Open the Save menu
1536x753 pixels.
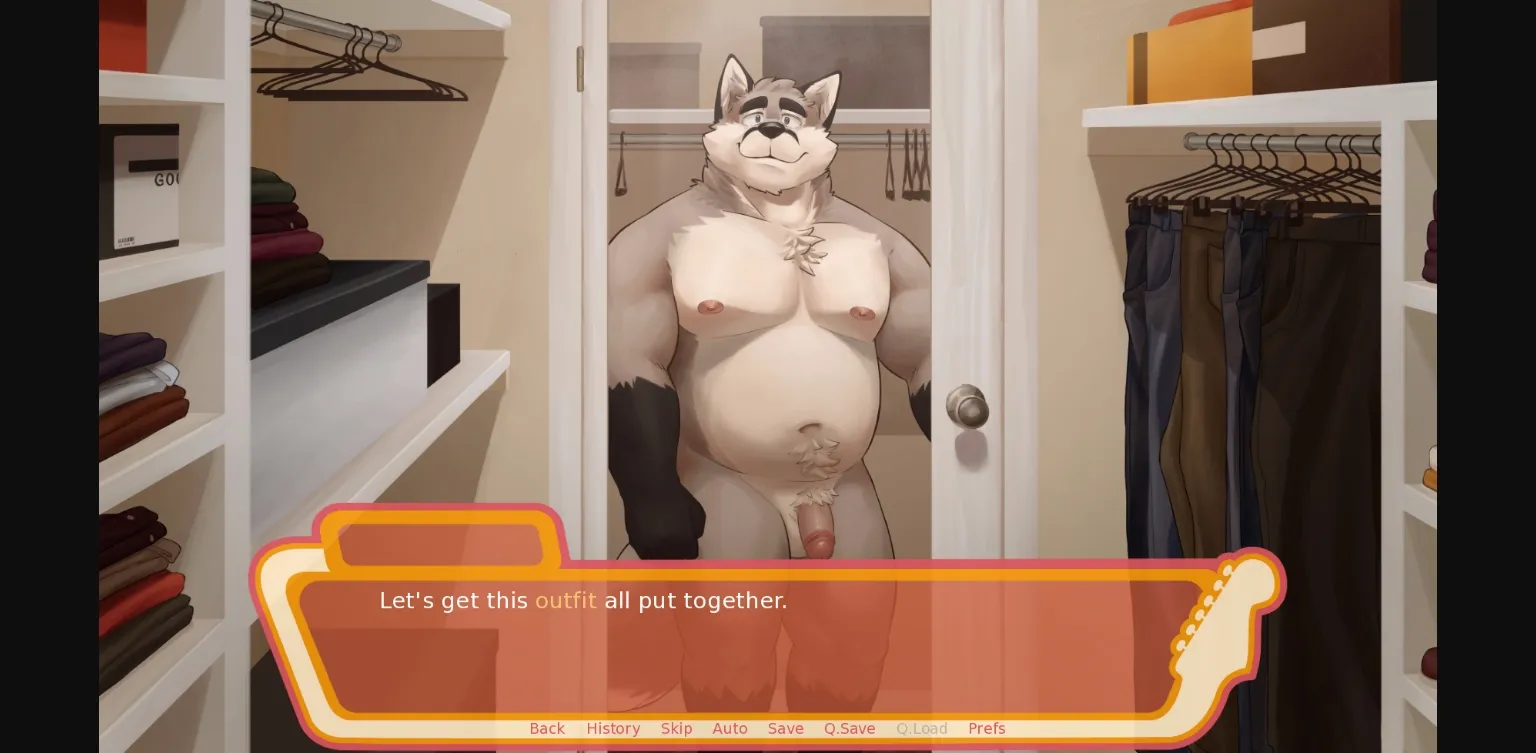[x=785, y=729]
